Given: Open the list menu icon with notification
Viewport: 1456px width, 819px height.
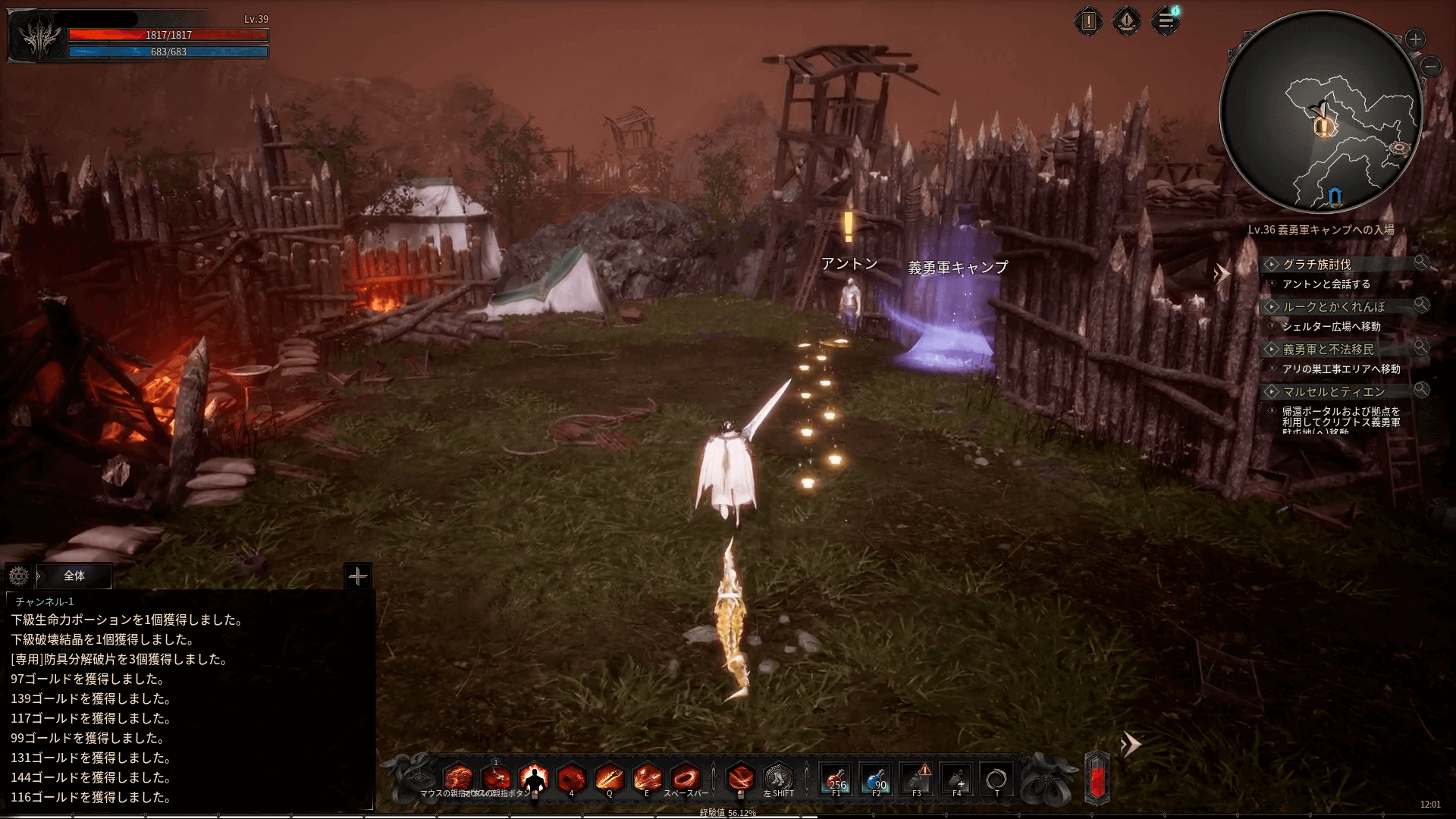Looking at the screenshot, I should pos(1165,21).
